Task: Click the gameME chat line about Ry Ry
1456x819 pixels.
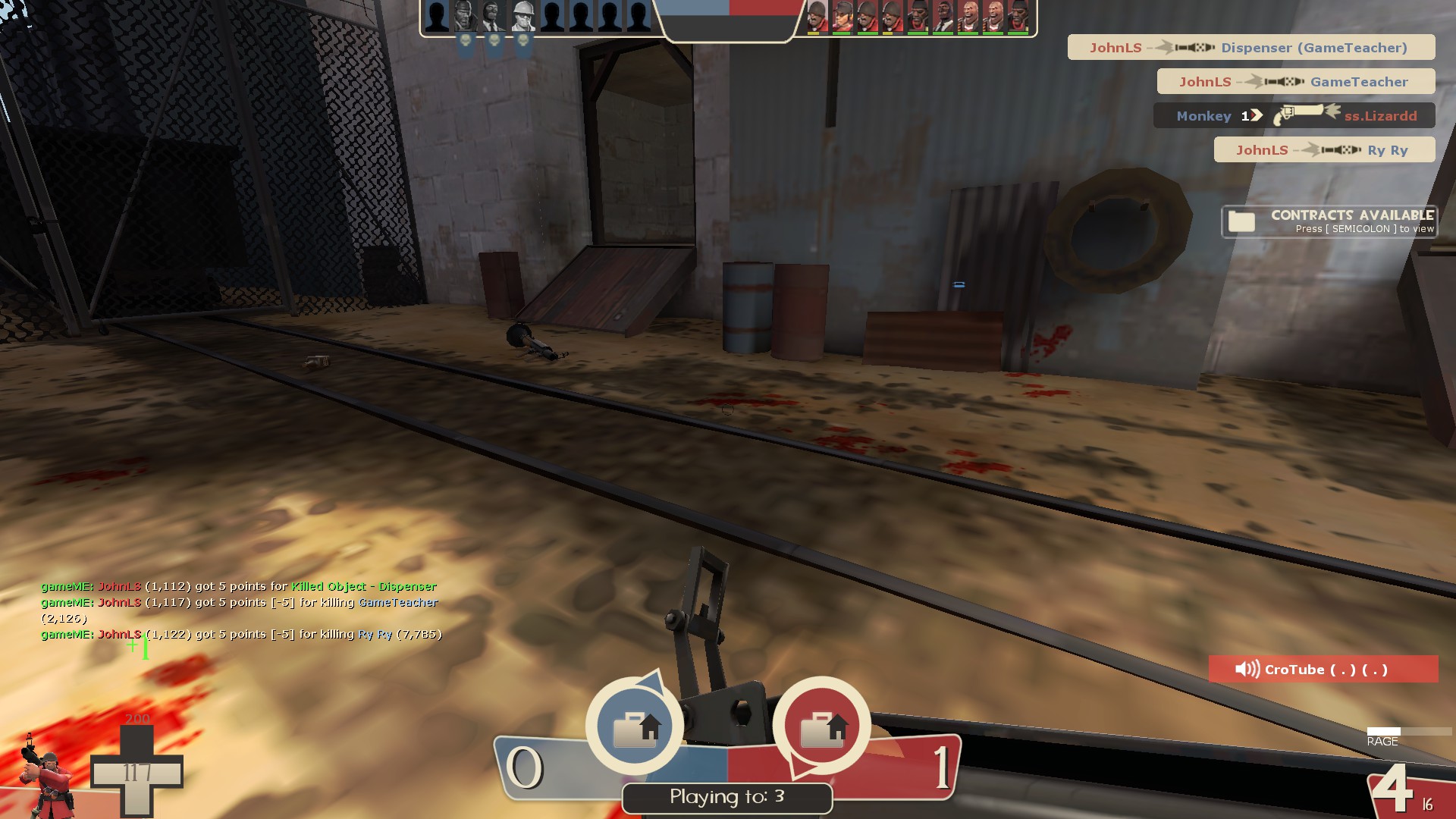Action: pos(241,634)
